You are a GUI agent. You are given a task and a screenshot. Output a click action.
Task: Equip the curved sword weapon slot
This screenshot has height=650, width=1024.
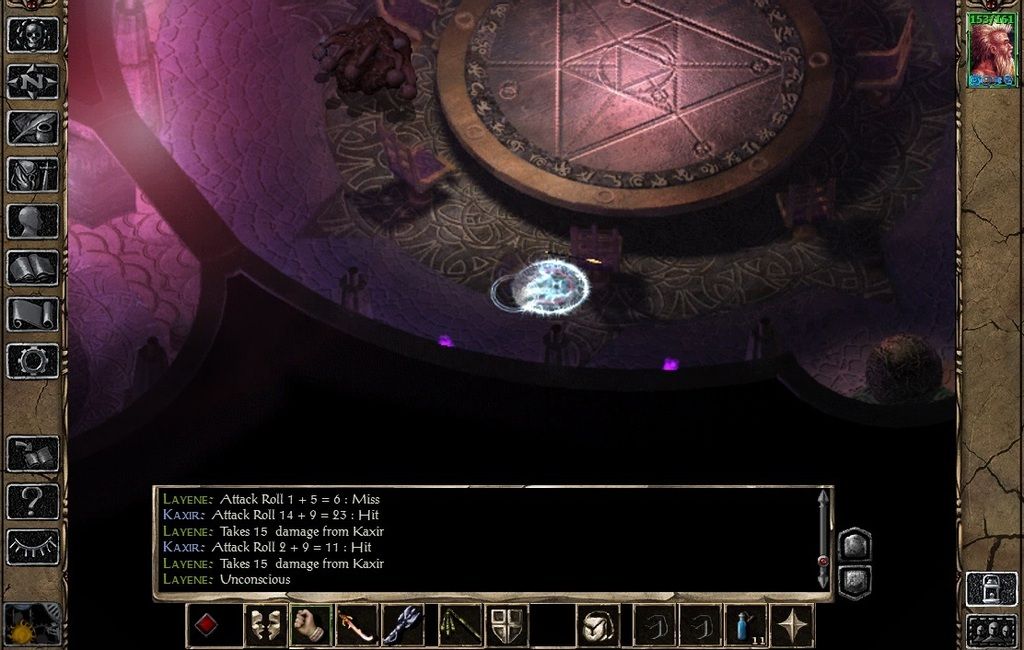coord(357,625)
